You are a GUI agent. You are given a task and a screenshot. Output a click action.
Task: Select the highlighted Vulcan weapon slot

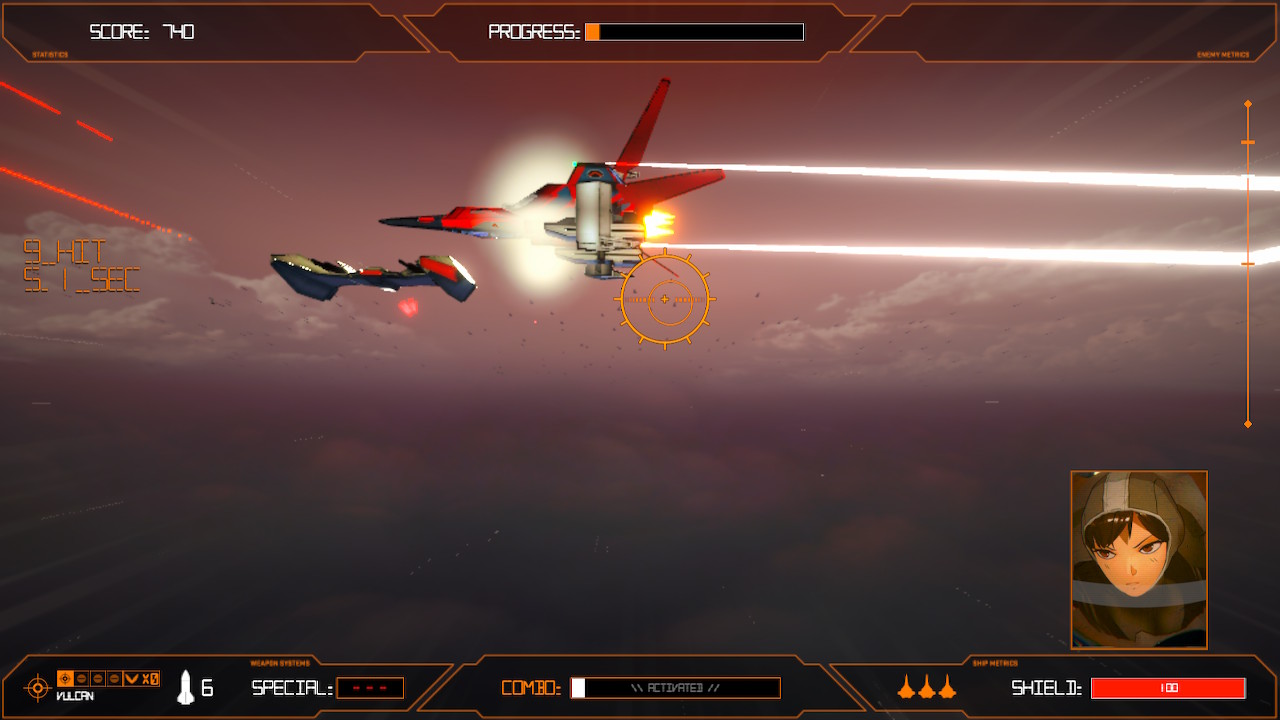click(66, 679)
